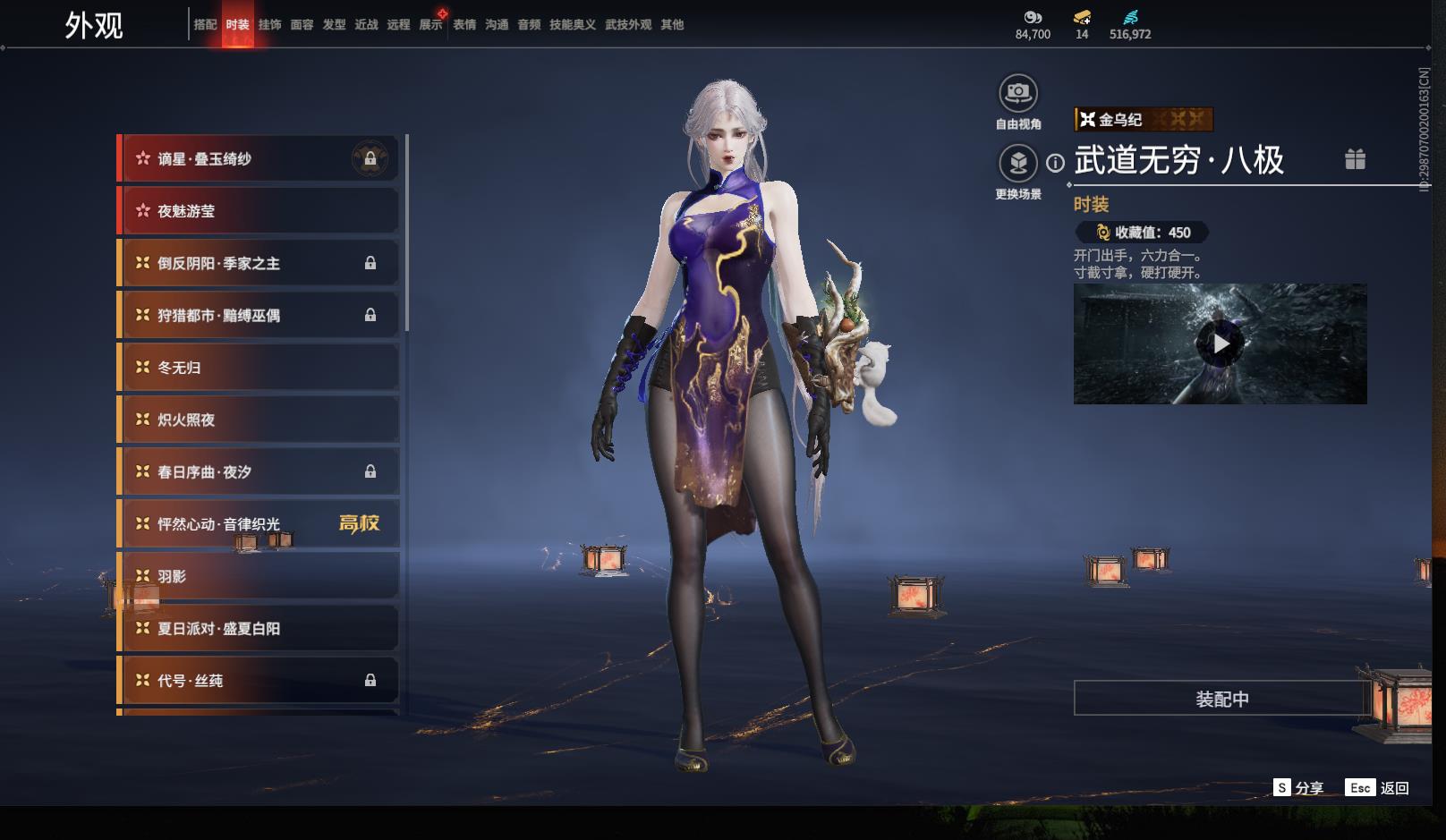Click the 装配中 equip button

1221,699
